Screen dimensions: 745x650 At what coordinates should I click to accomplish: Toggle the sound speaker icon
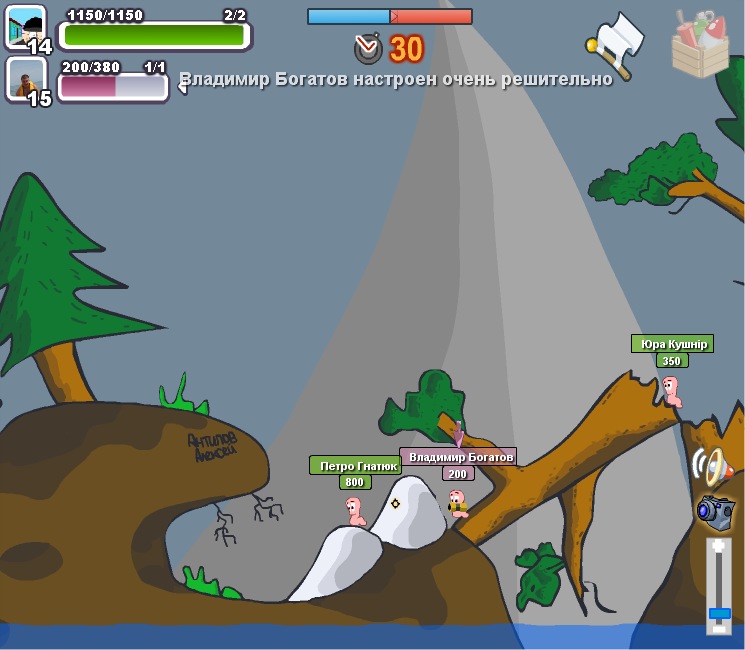[711, 466]
